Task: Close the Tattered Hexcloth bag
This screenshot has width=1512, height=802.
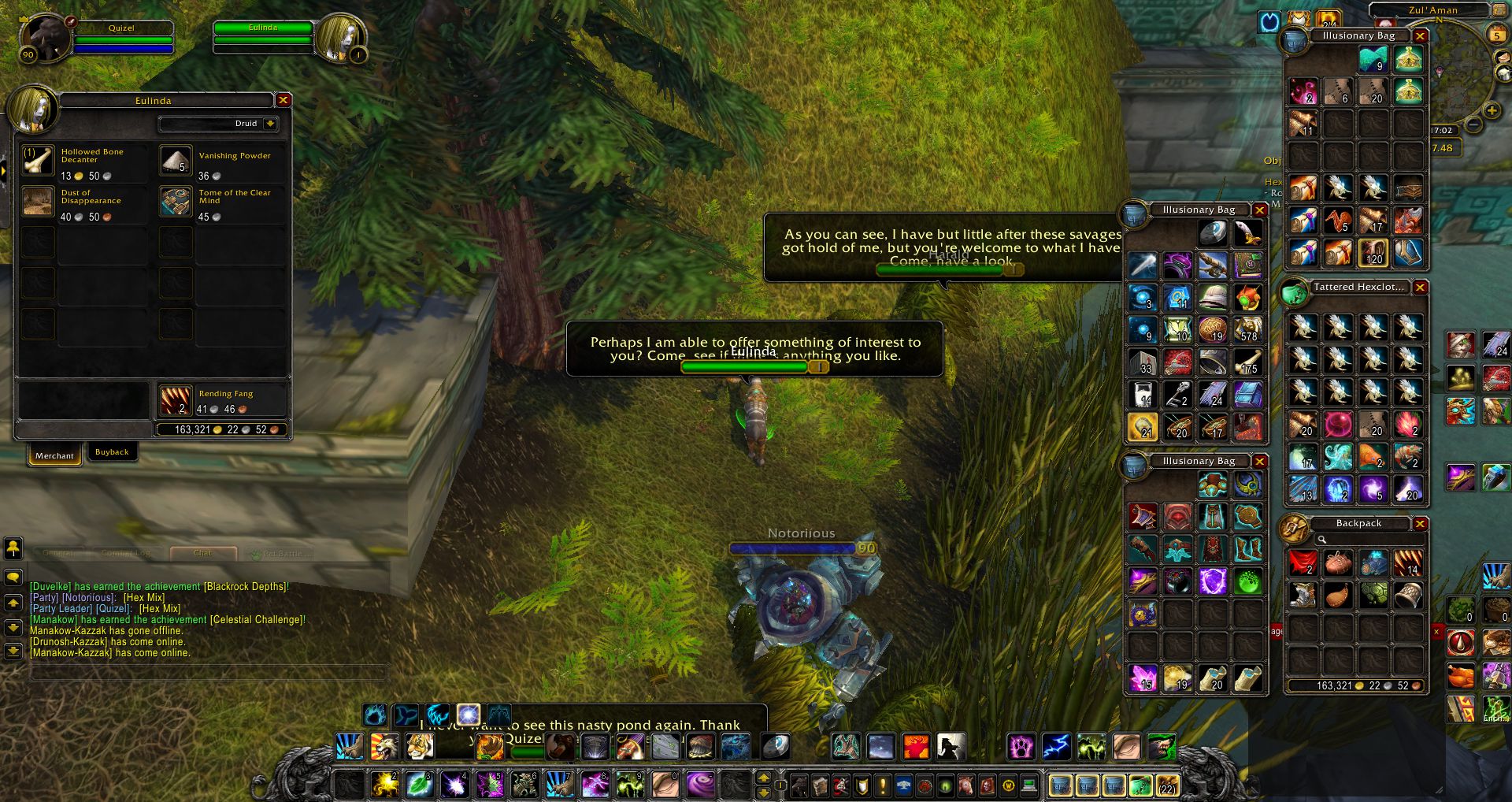Action: (1421, 288)
